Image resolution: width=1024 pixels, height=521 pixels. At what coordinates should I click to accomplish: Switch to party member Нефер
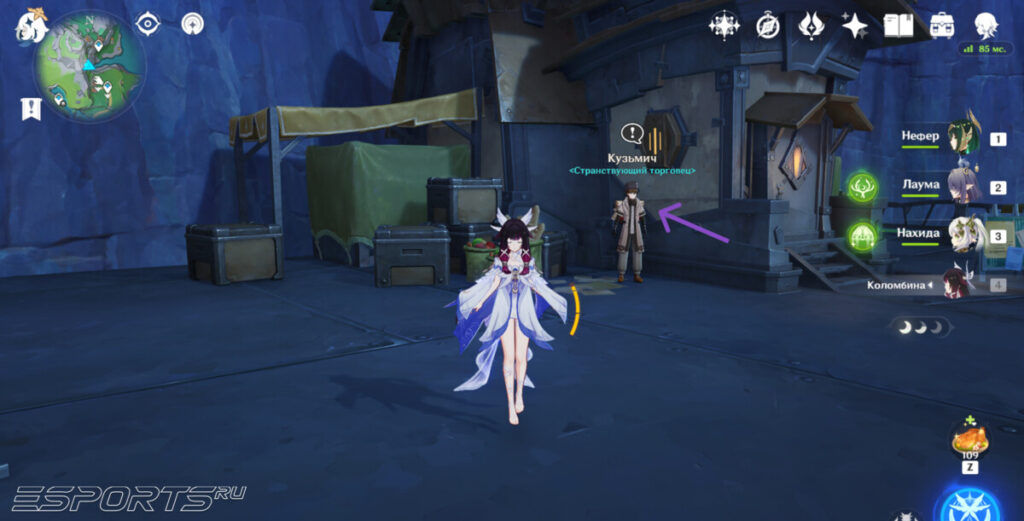964,137
